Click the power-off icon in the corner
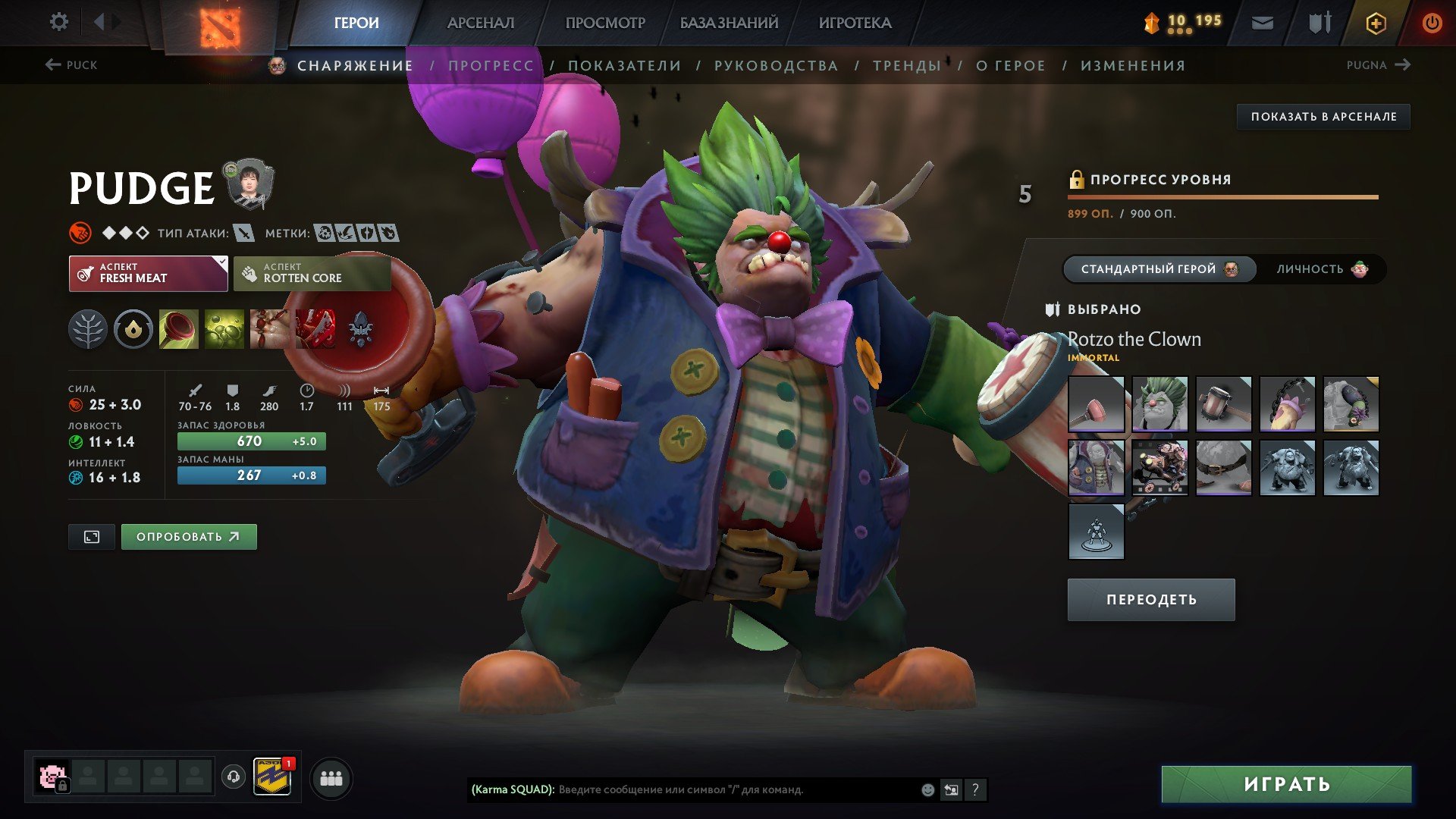Screen dimensions: 1456x819 pyautogui.click(x=1432, y=23)
